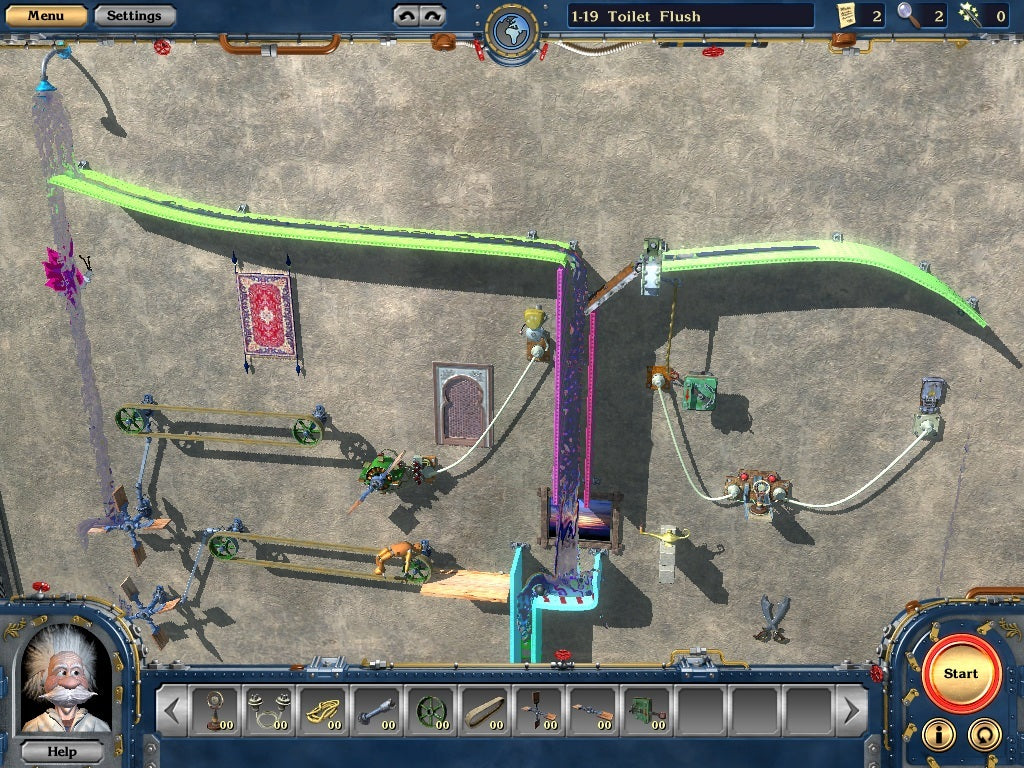Show level info with the i button
The height and width of the screenshot is (768, 1024).
point(938,734)
